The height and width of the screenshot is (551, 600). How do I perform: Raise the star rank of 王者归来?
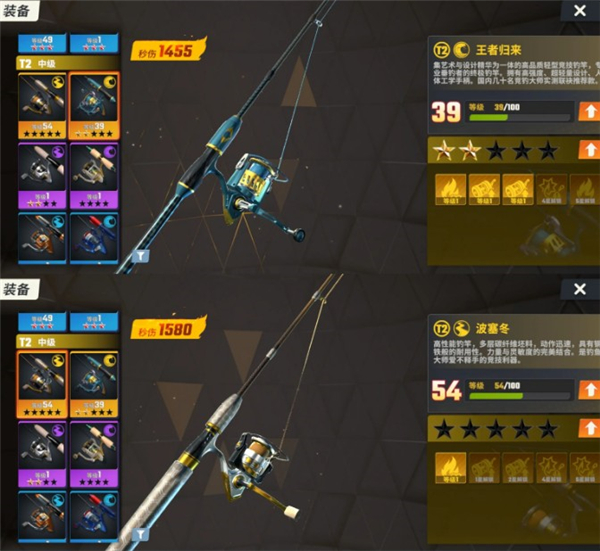[x=589, y=151]
